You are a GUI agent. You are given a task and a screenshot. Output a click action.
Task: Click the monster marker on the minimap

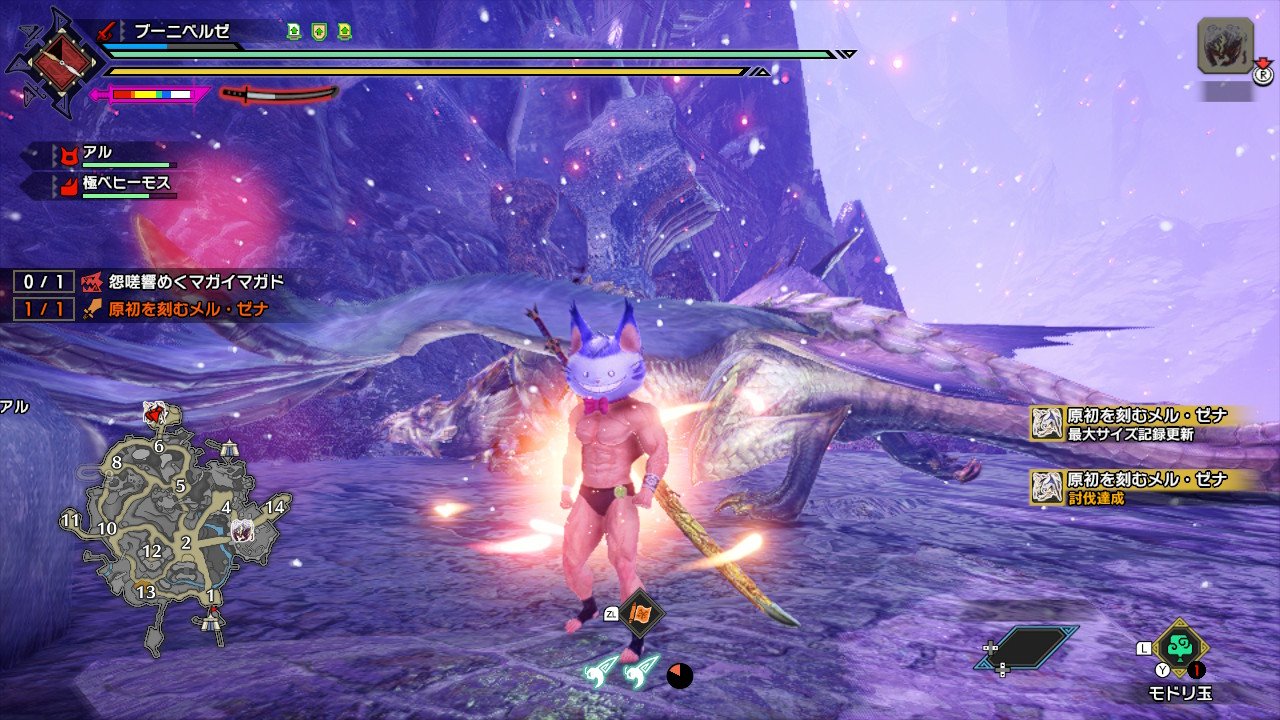click(x=241, y=530)
